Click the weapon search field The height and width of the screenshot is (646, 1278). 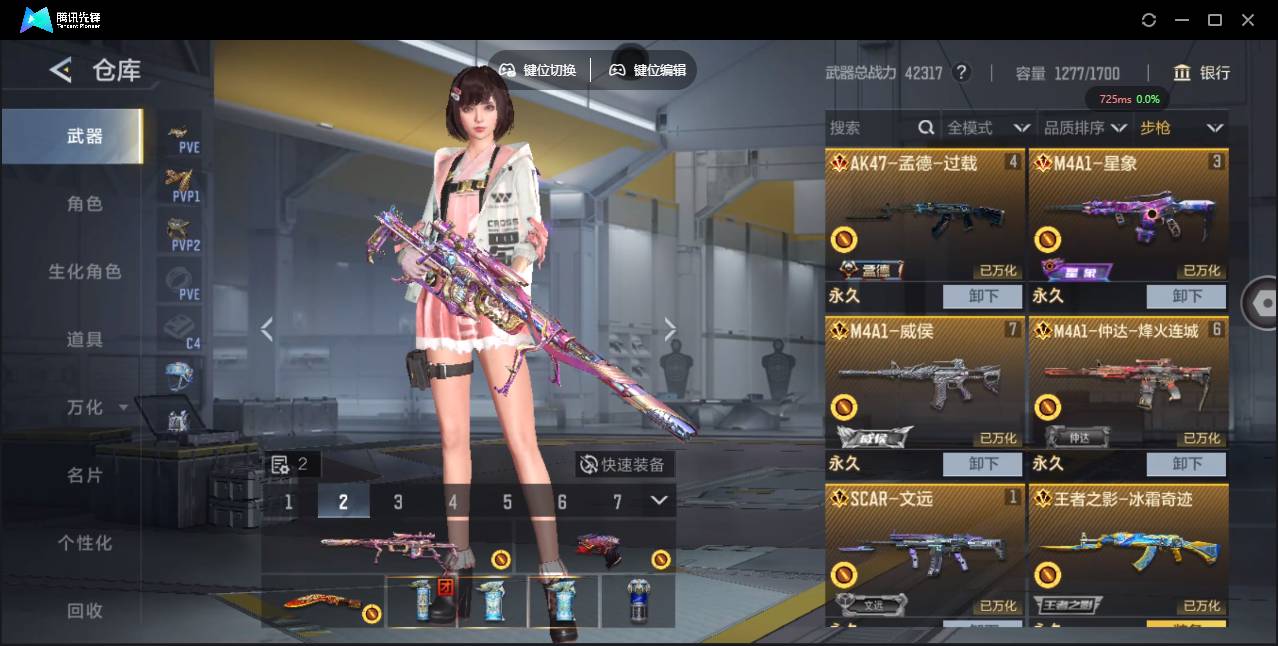(x=870, y=128)
